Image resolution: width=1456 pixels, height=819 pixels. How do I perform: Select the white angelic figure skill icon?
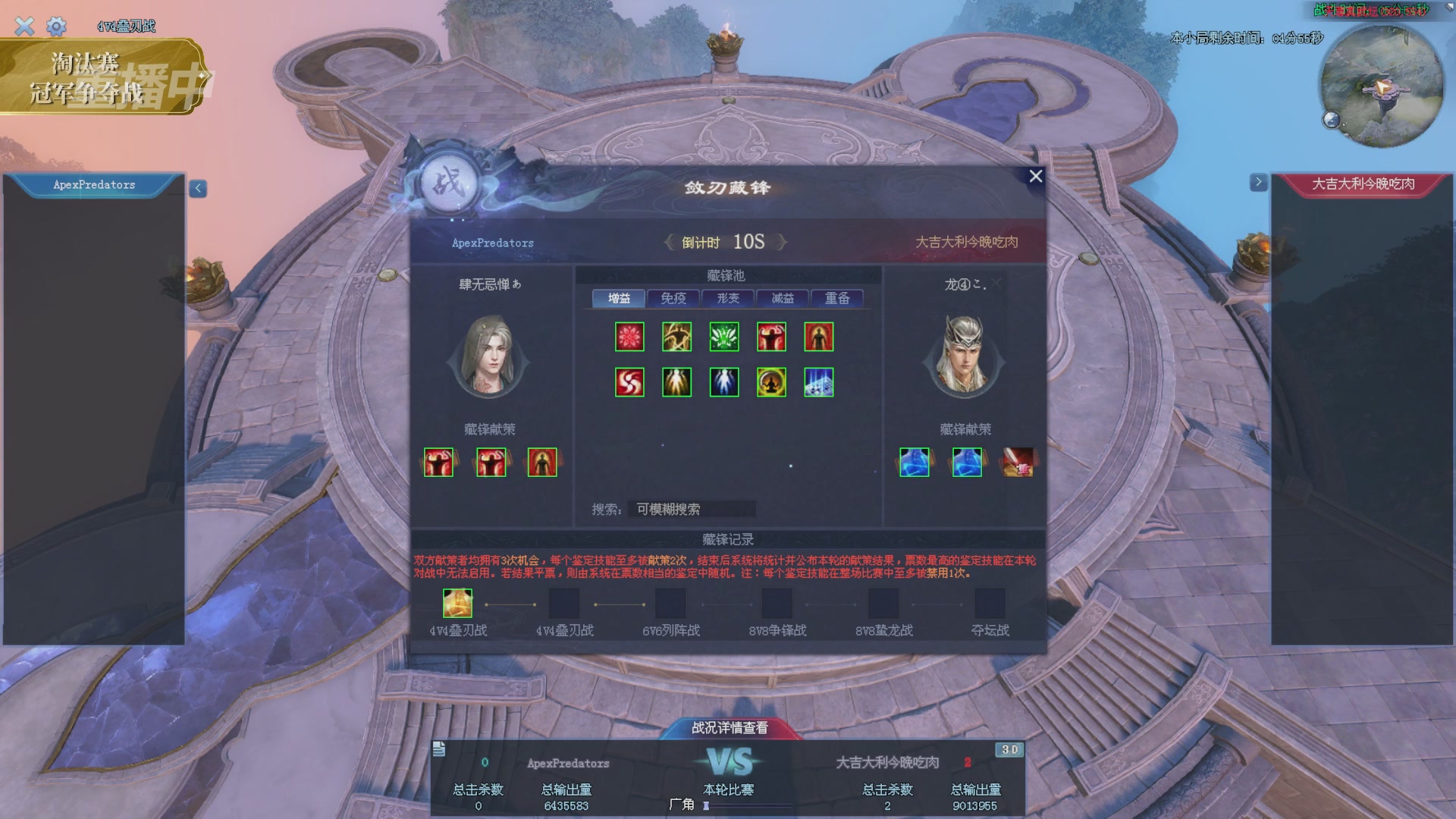point(723,382)
